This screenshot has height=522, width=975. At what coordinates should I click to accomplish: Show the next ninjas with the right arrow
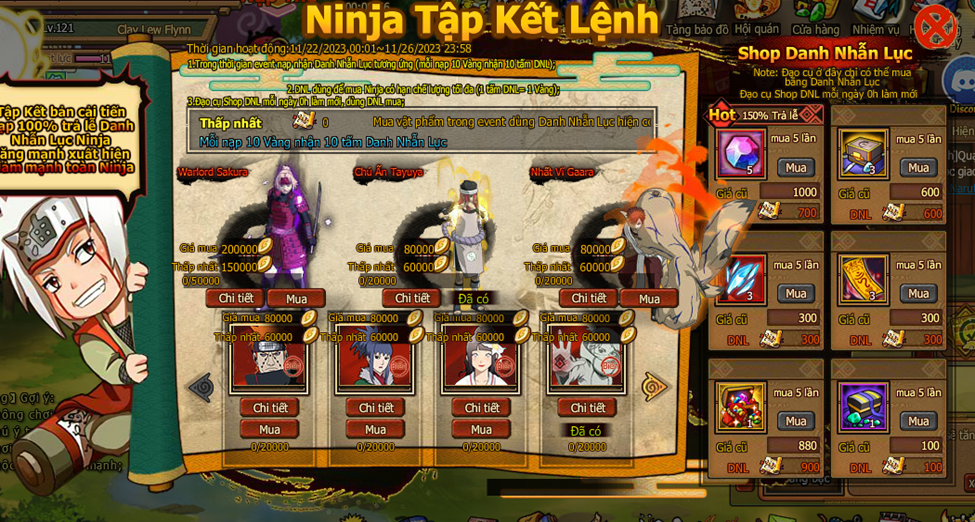654,386
